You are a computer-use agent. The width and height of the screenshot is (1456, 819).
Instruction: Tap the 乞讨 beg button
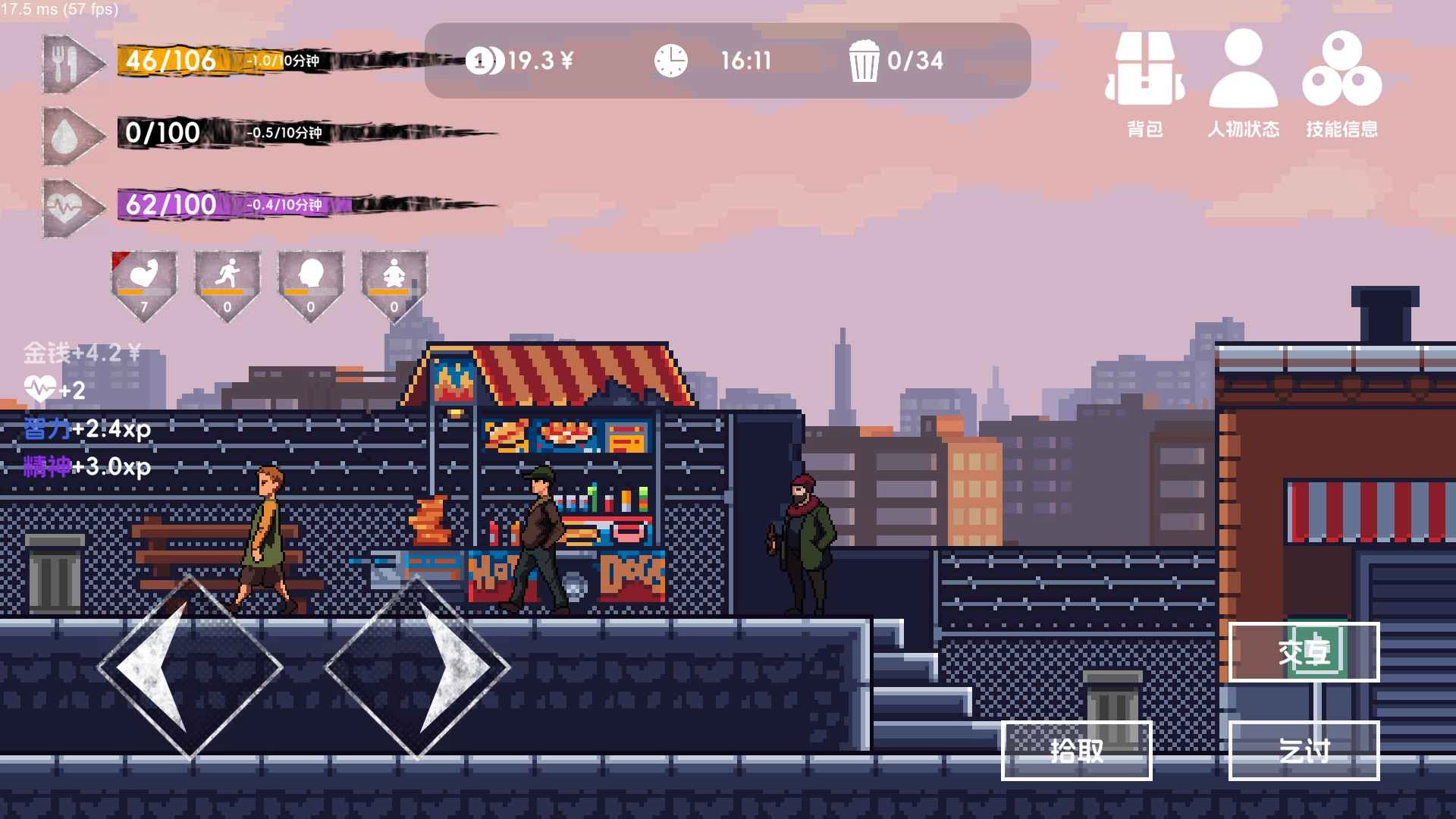pos(1304,751)
